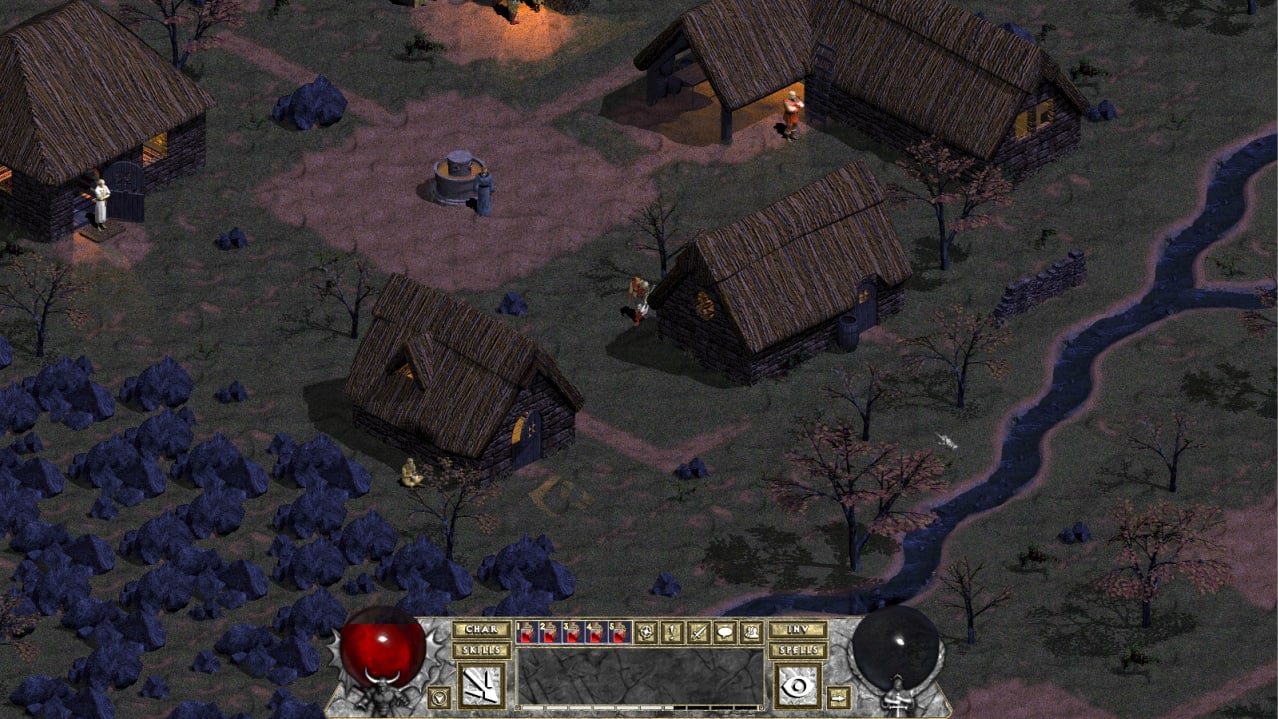Use the red potion in belt slot 3
Screen dimensions: 1278x719
click(x=573, y=632)
